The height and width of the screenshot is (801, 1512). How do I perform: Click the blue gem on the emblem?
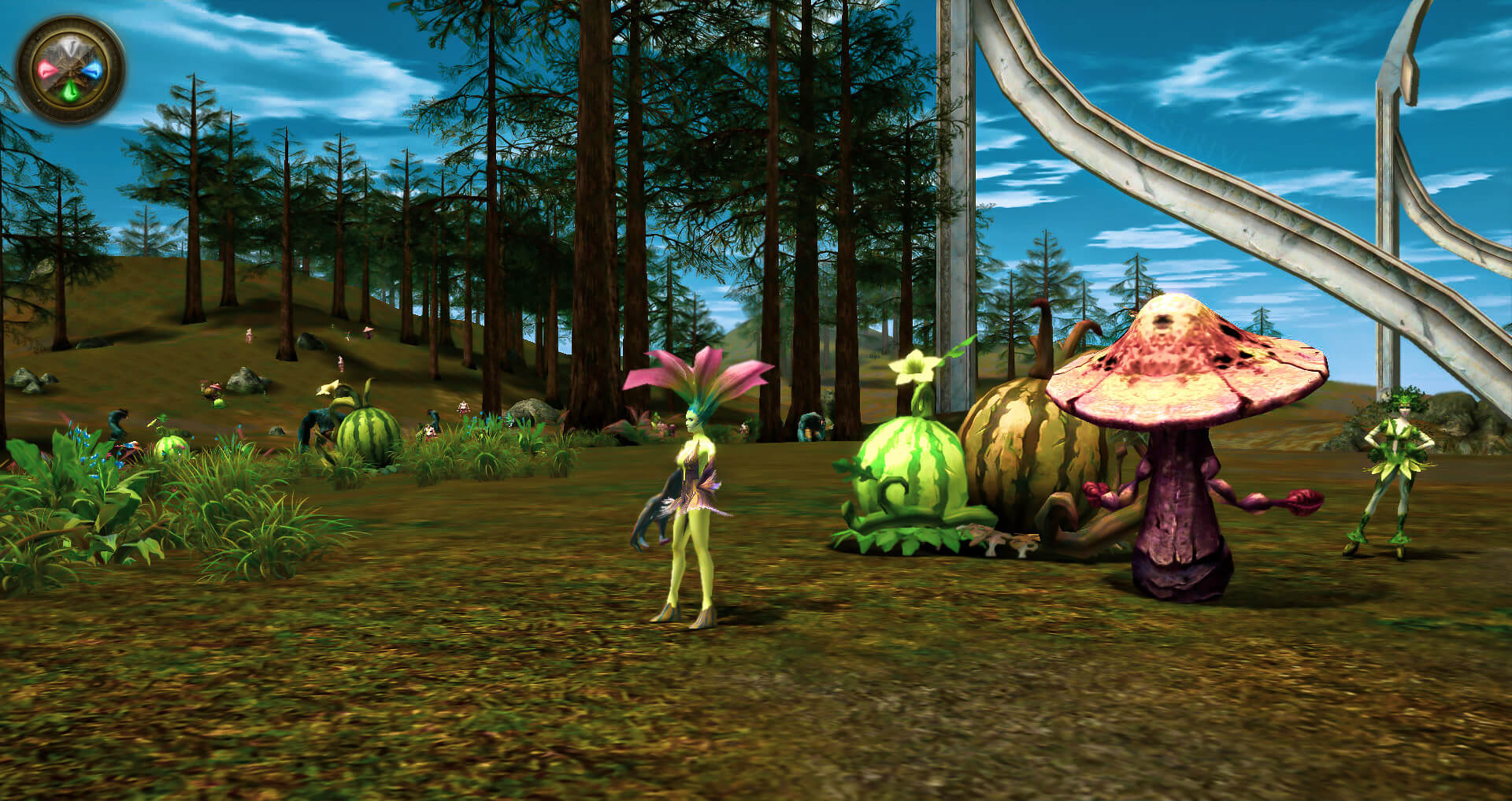pos(94,70)
